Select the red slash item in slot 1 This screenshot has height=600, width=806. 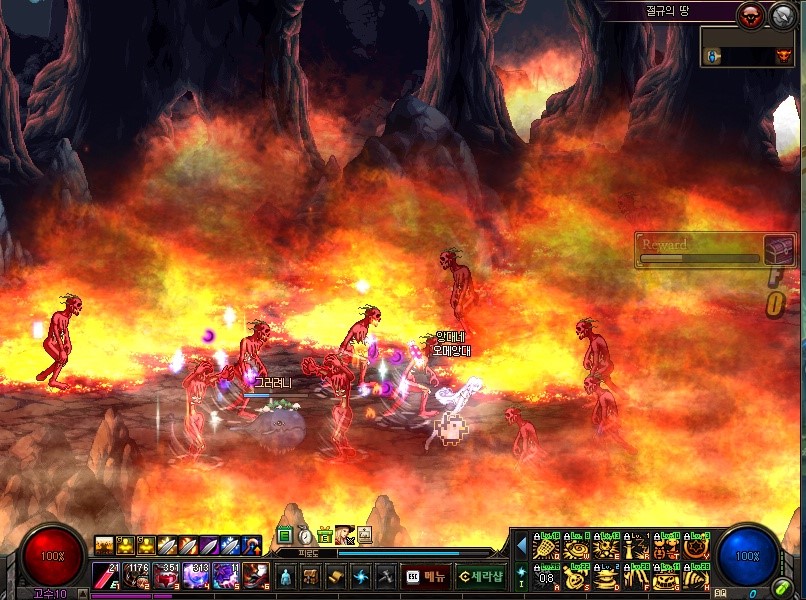click(x=106, y=576)
